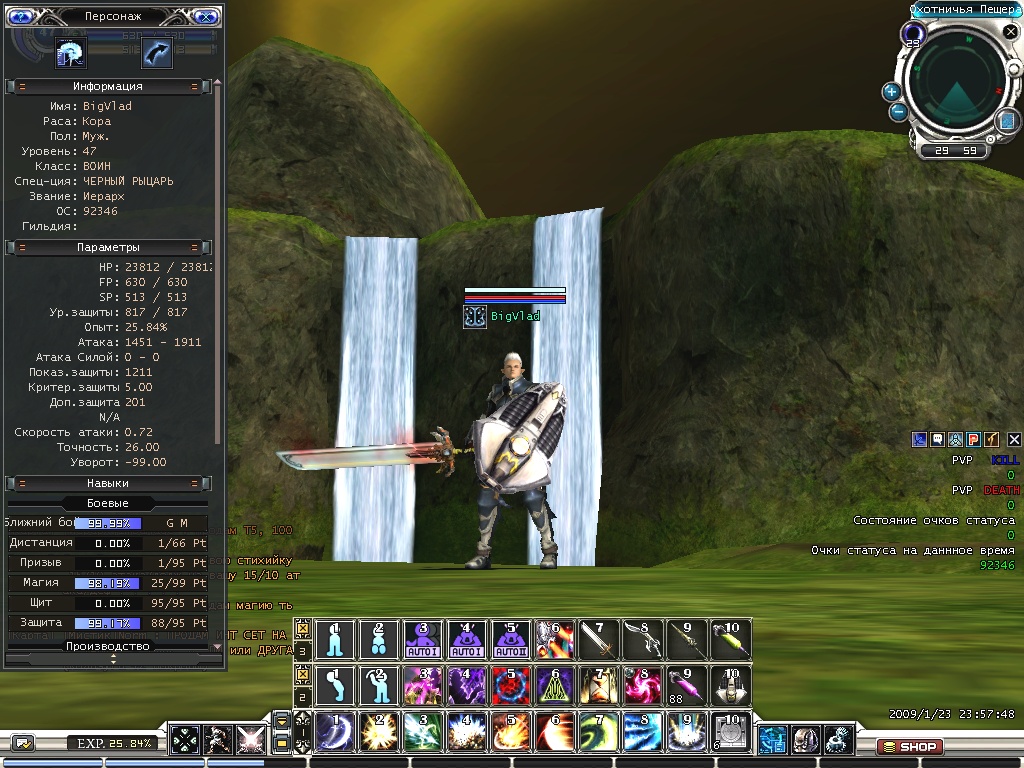Click the brain scan icon in character panel
Screen dimensions: 1024x768
[71, 52]
